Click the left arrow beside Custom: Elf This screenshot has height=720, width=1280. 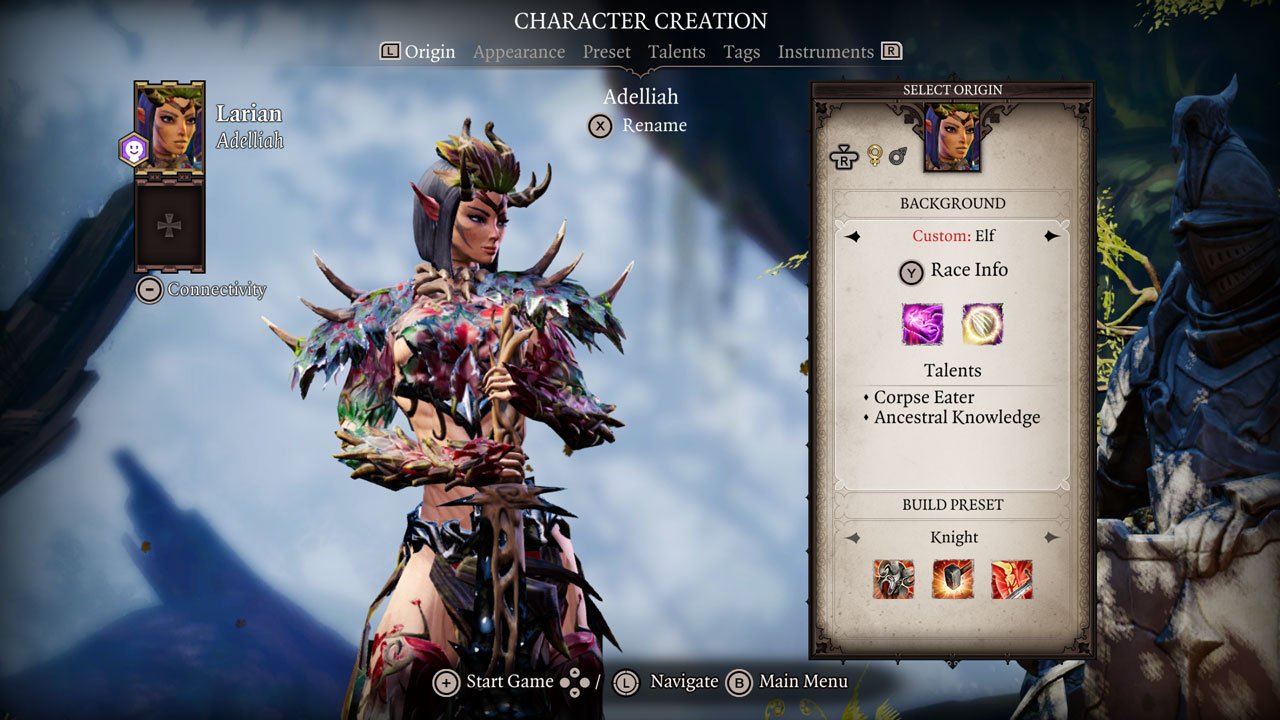tap(851, 236)
